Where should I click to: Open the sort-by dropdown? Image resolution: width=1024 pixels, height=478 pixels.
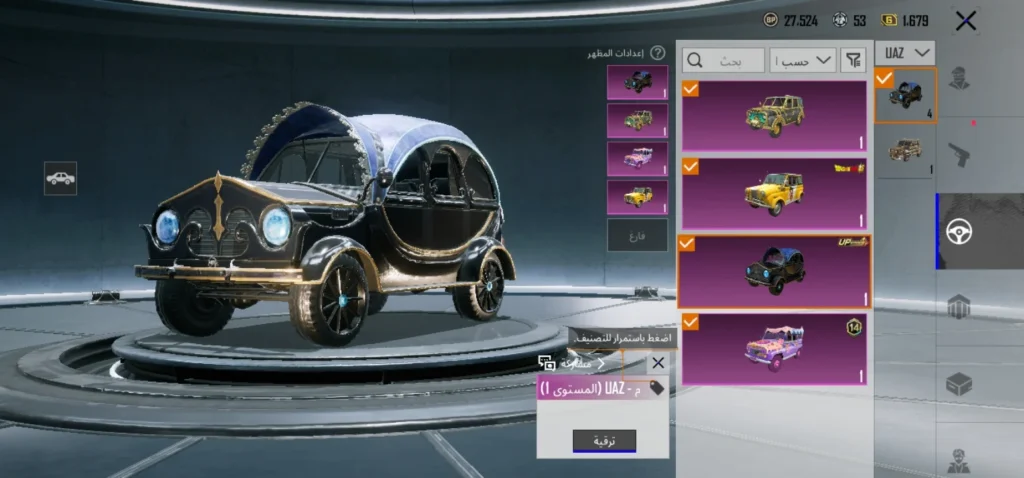tap(806, 61)
